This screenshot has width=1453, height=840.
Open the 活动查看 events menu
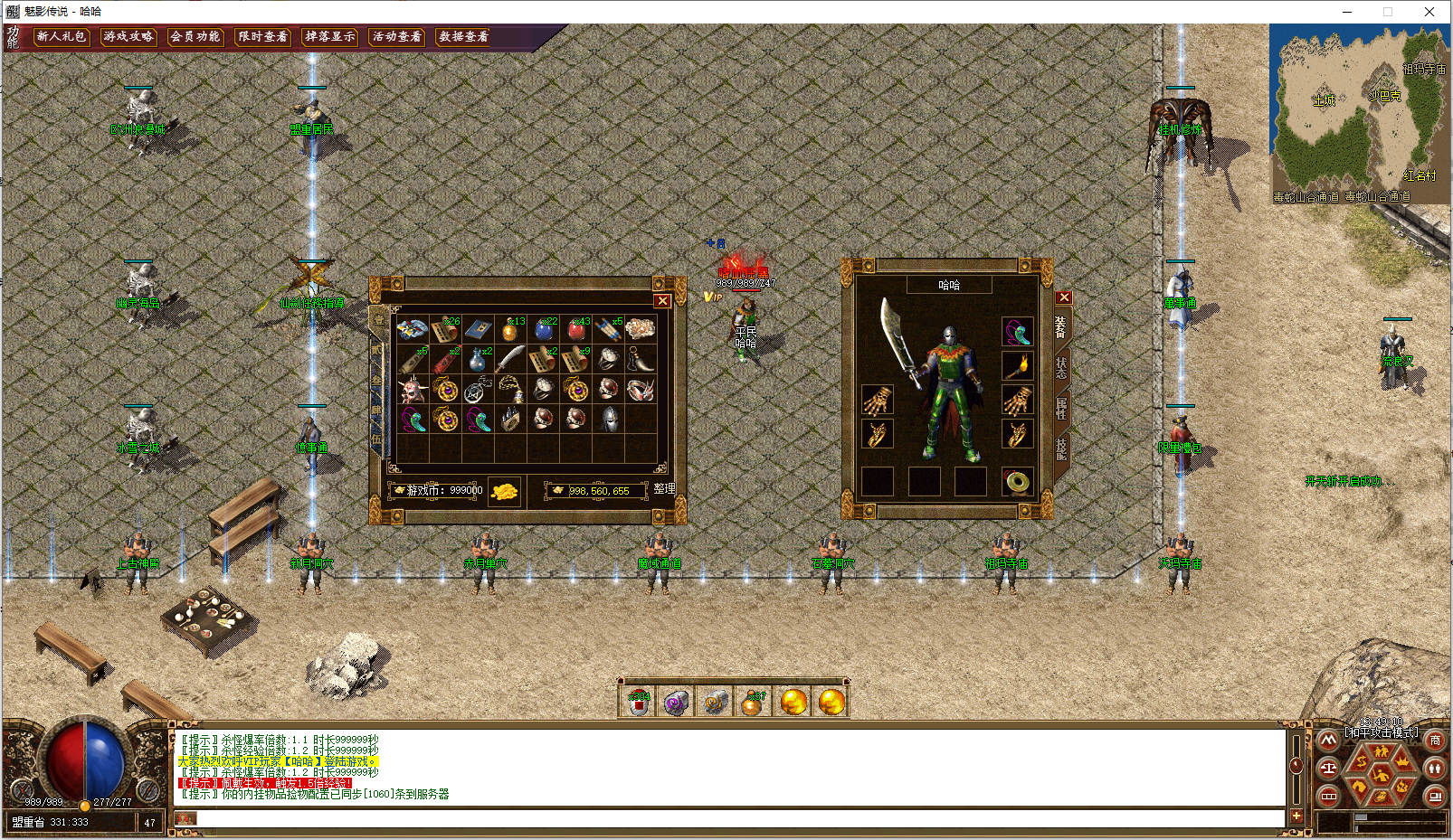click(x=397, y=37)
